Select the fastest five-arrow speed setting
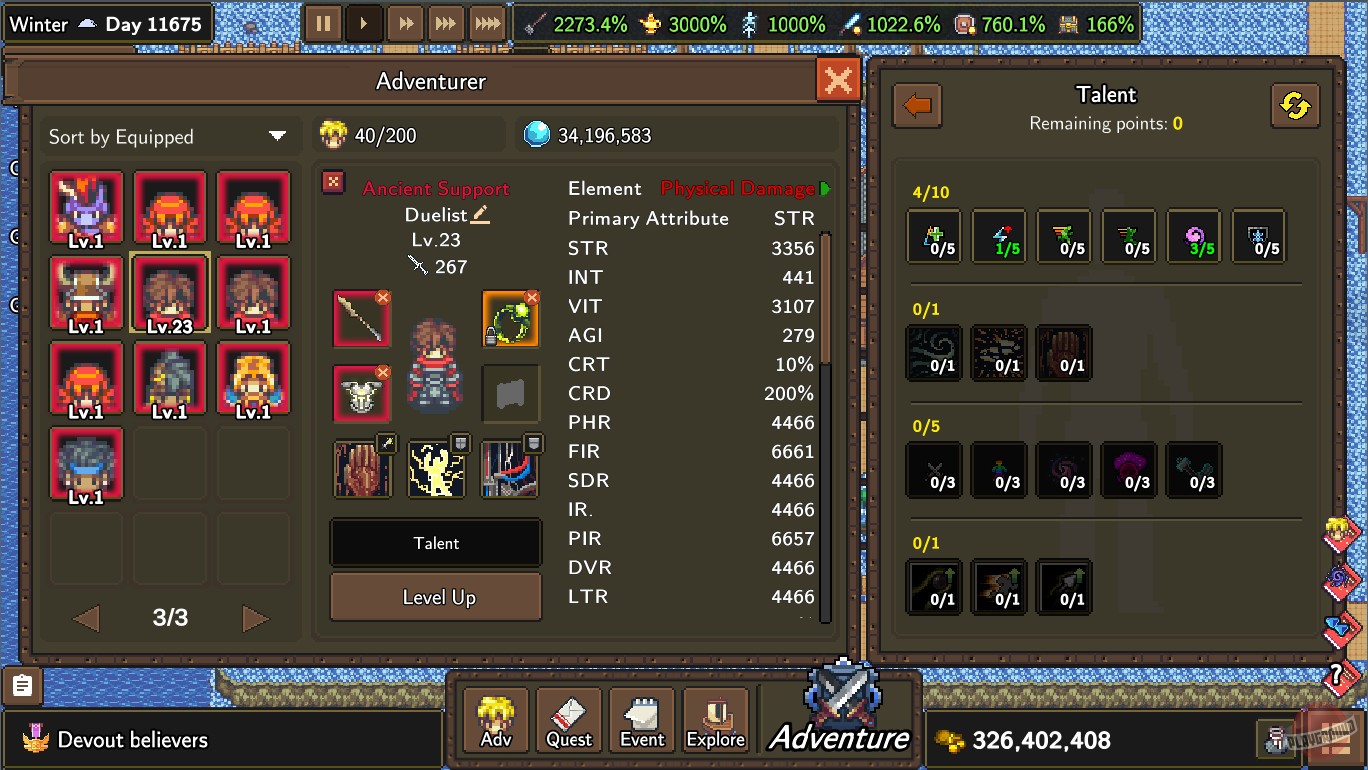The image size is (1368, 770). [x=486, y=22]
